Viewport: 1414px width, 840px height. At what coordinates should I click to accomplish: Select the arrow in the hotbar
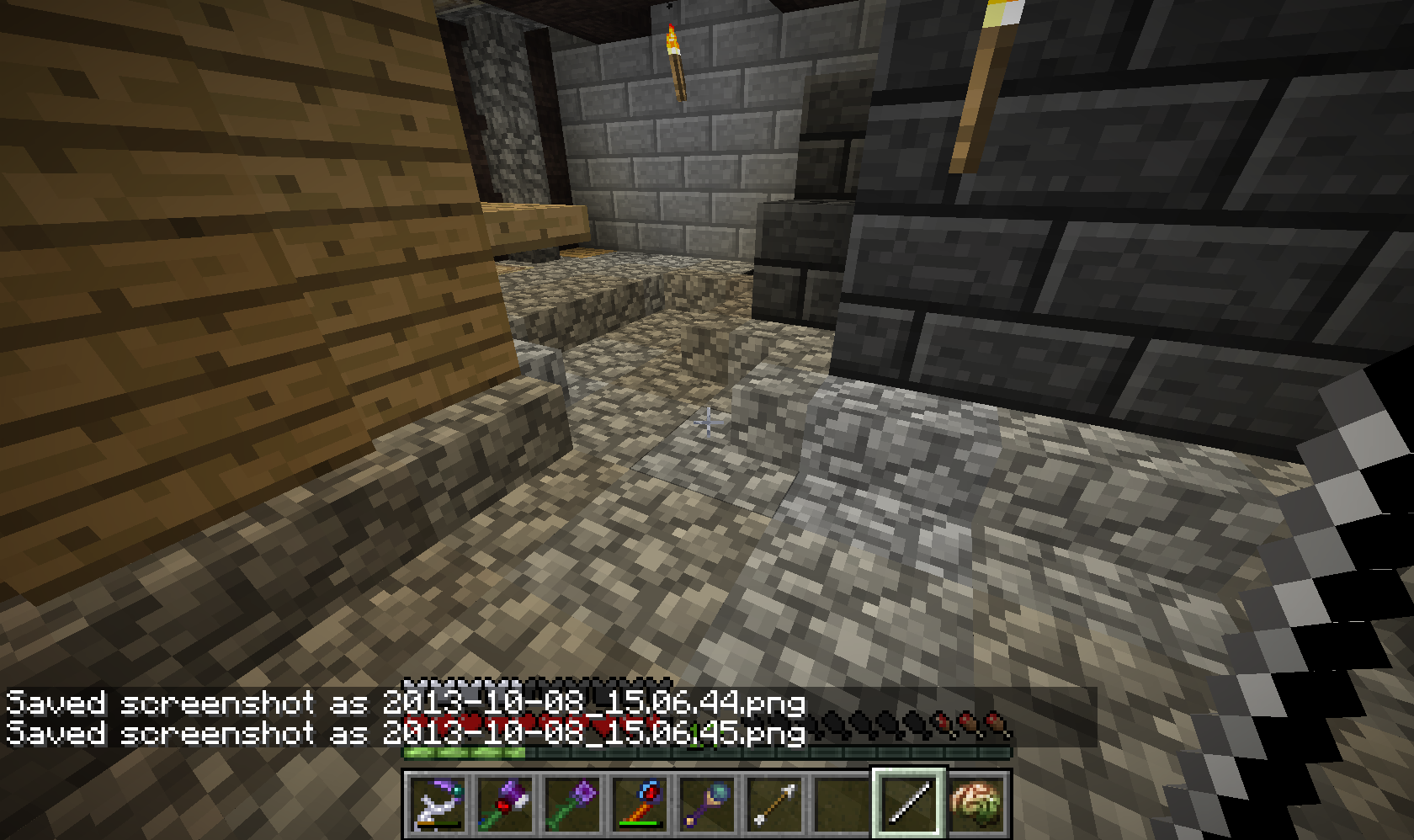tap(775, 802)
